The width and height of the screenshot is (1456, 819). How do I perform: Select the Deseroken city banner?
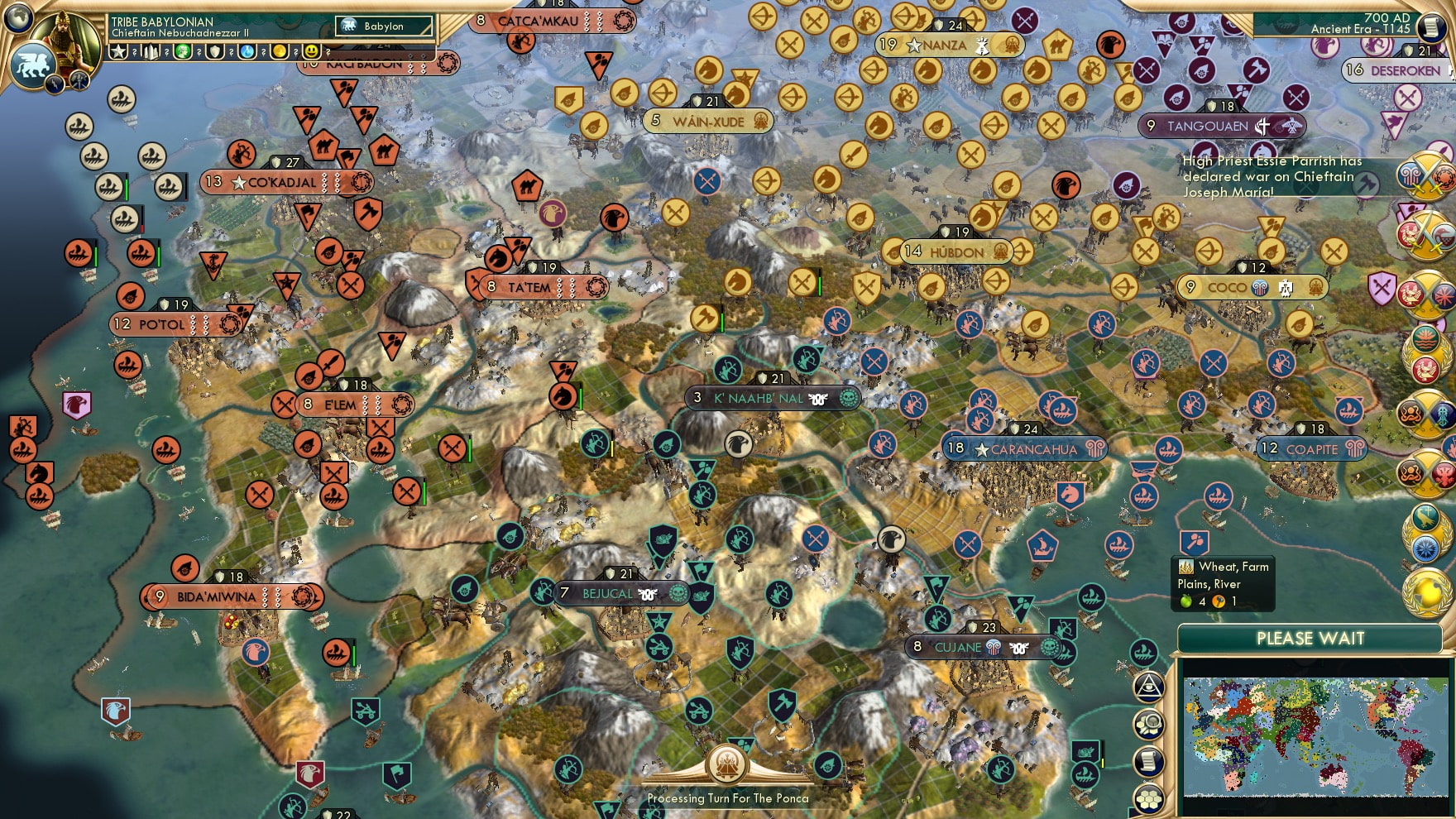(1391, 71)
